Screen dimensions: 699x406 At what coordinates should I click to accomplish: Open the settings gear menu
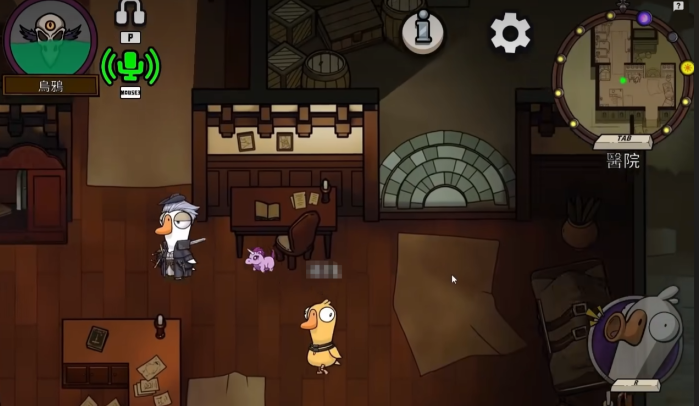point(510,33)
